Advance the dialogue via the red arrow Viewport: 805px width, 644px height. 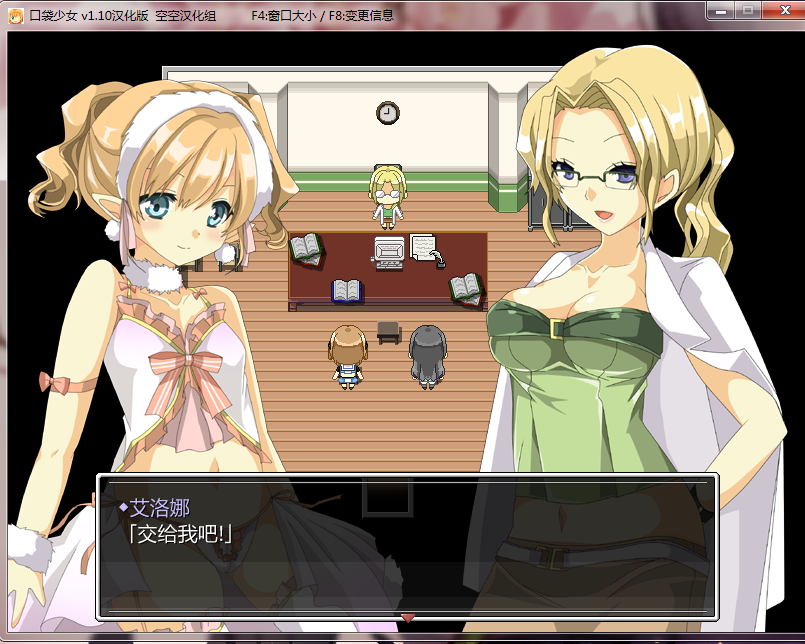(x=407, y=618)
